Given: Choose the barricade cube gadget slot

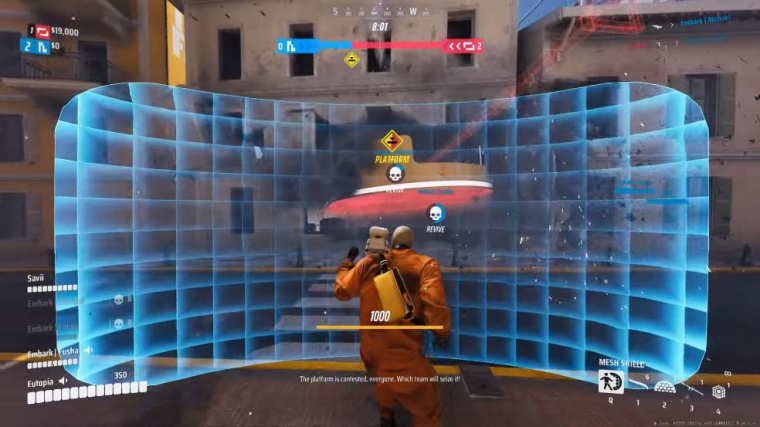Looking at the screenshot, I should tap(717, 390).
